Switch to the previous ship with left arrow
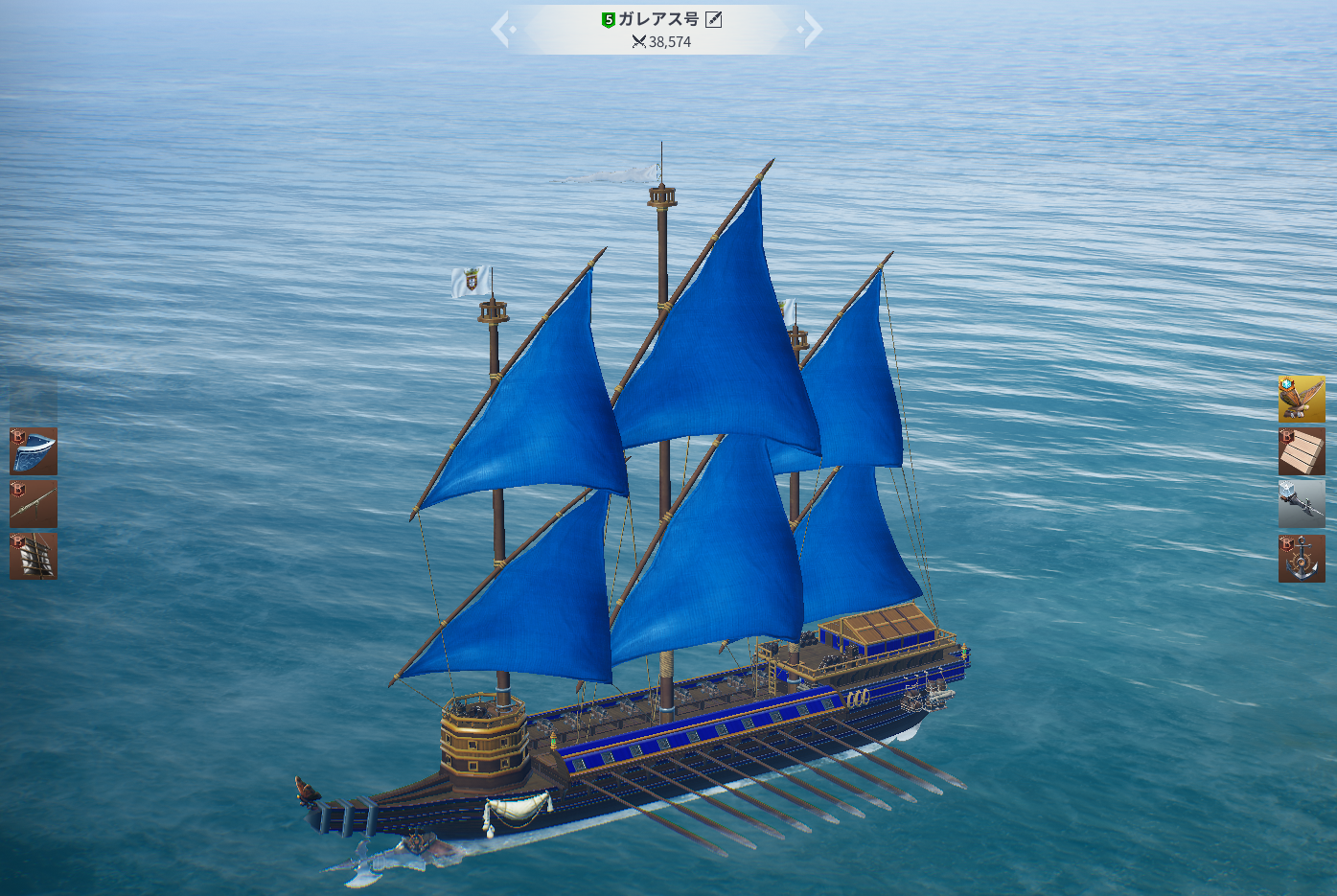The image size is (1337, 896). [x=501, y=30]
